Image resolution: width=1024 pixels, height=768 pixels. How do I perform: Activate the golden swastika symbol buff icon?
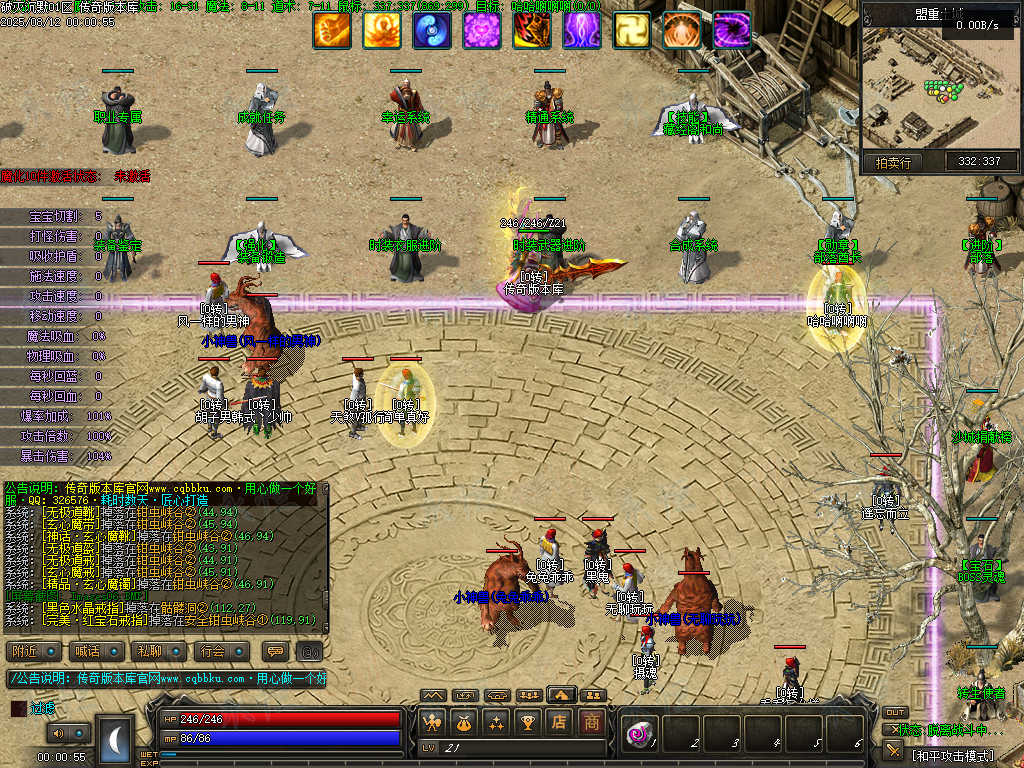(x=632, y=30)
